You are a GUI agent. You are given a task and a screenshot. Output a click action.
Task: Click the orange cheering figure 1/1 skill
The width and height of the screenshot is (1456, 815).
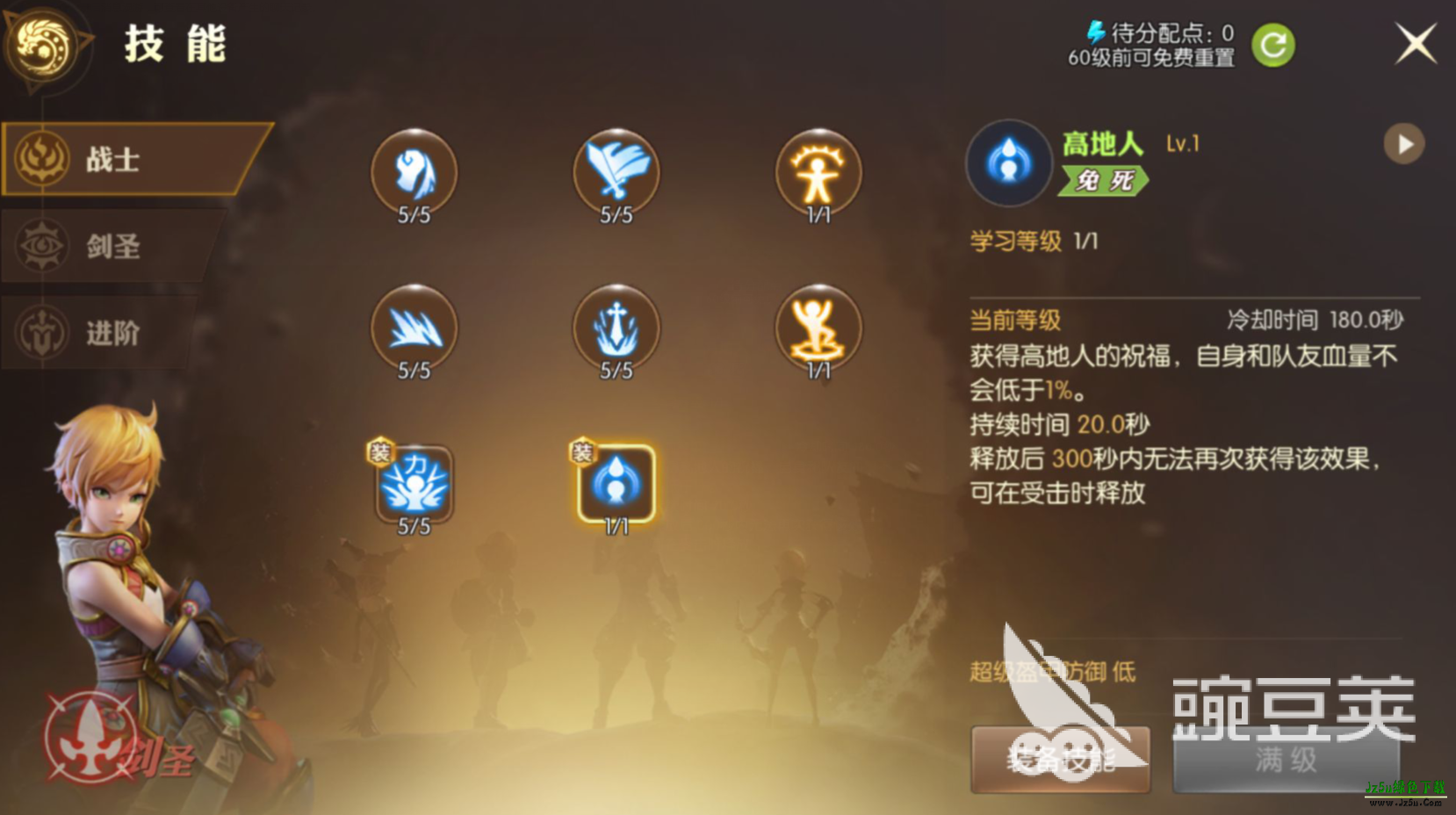[x=818, y=329]
